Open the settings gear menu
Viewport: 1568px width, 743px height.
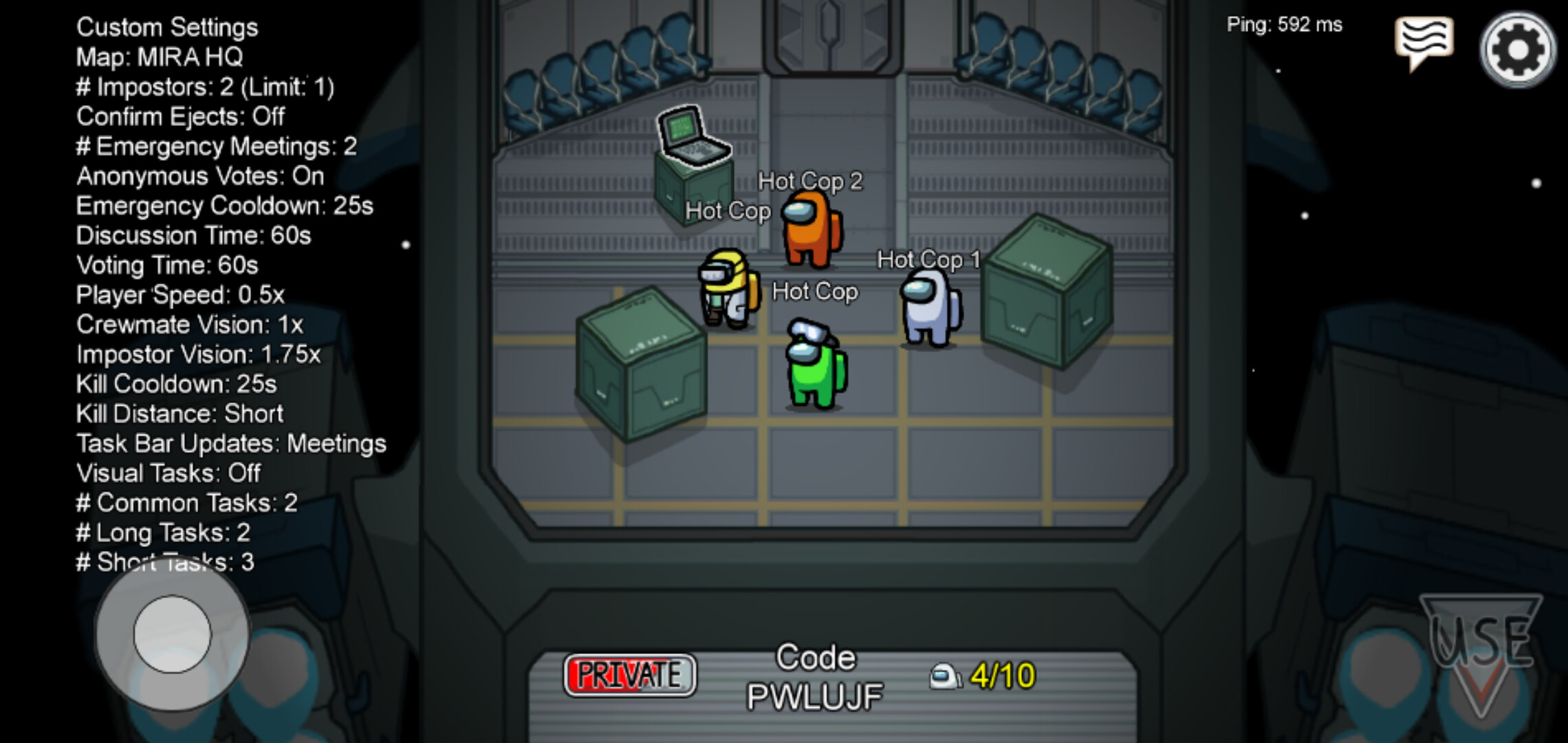click(1518, 50)
